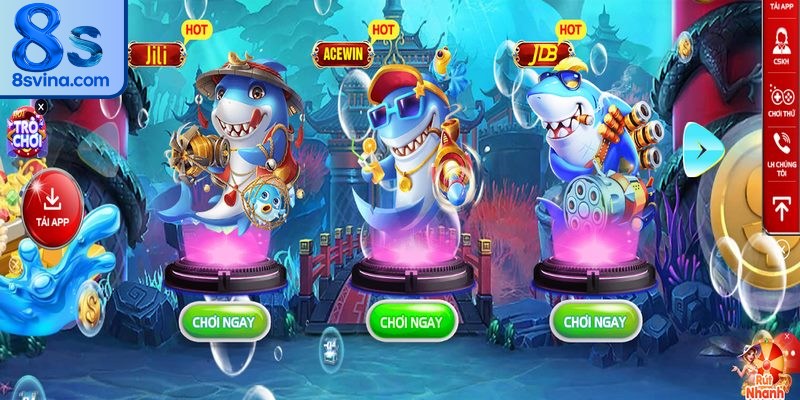Start the JDB game with Chơi Ngay
This screenshot has width=800, height=400.
(594, 321)
